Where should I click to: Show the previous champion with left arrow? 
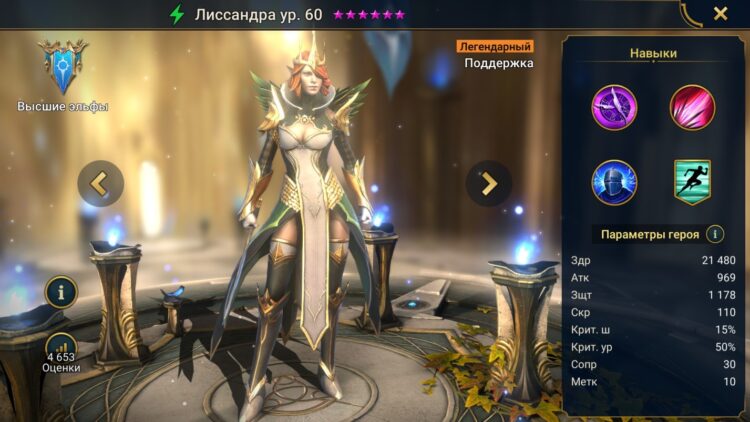pyautogui.click(x=100, y=183)
